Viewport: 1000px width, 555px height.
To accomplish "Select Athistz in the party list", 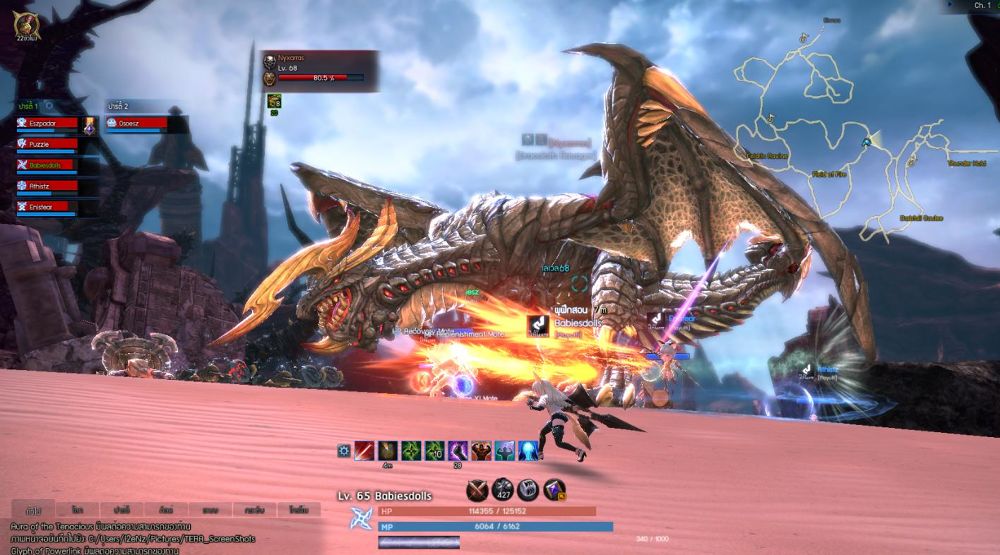I will coord(48,186).
